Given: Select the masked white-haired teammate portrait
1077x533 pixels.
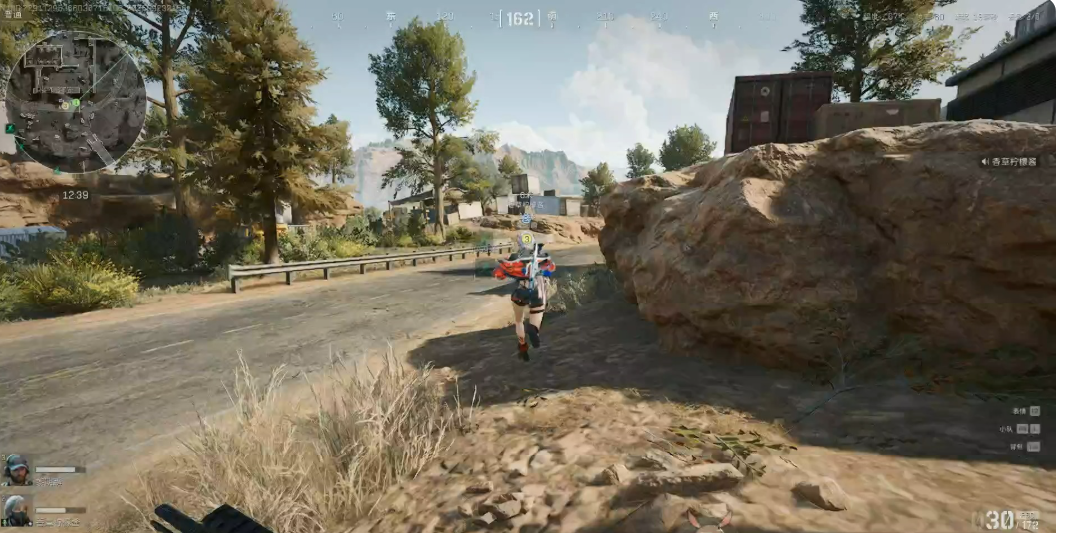Looking at the screenshot, I should point(17,510).
